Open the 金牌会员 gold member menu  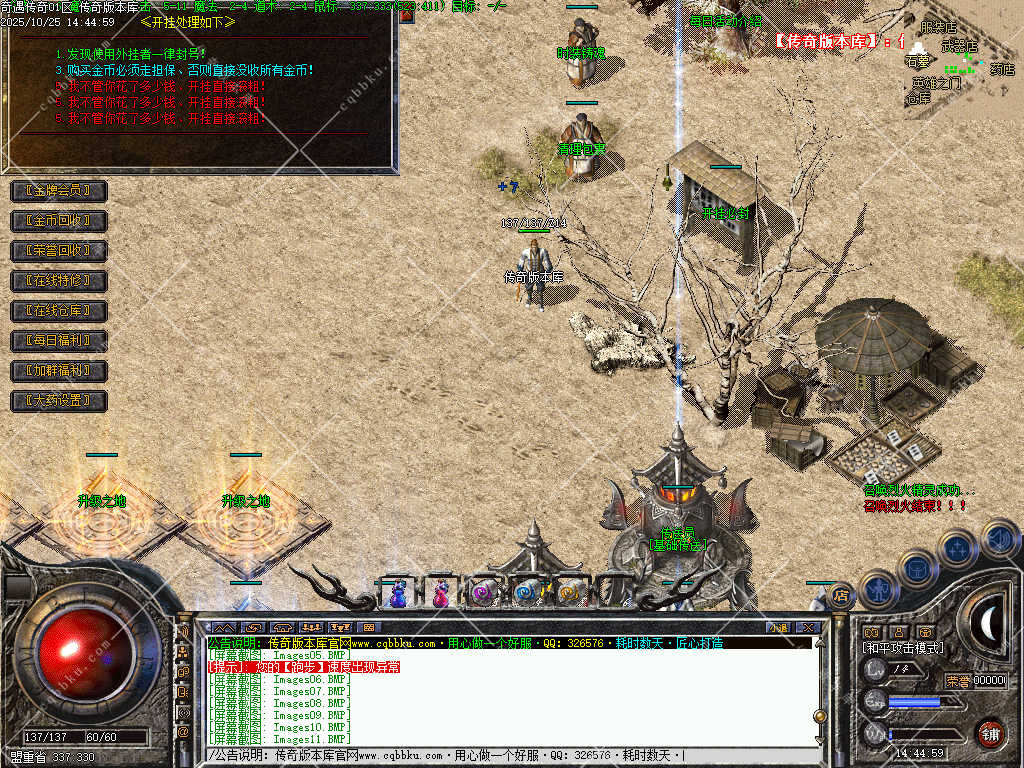pos(58,190)
